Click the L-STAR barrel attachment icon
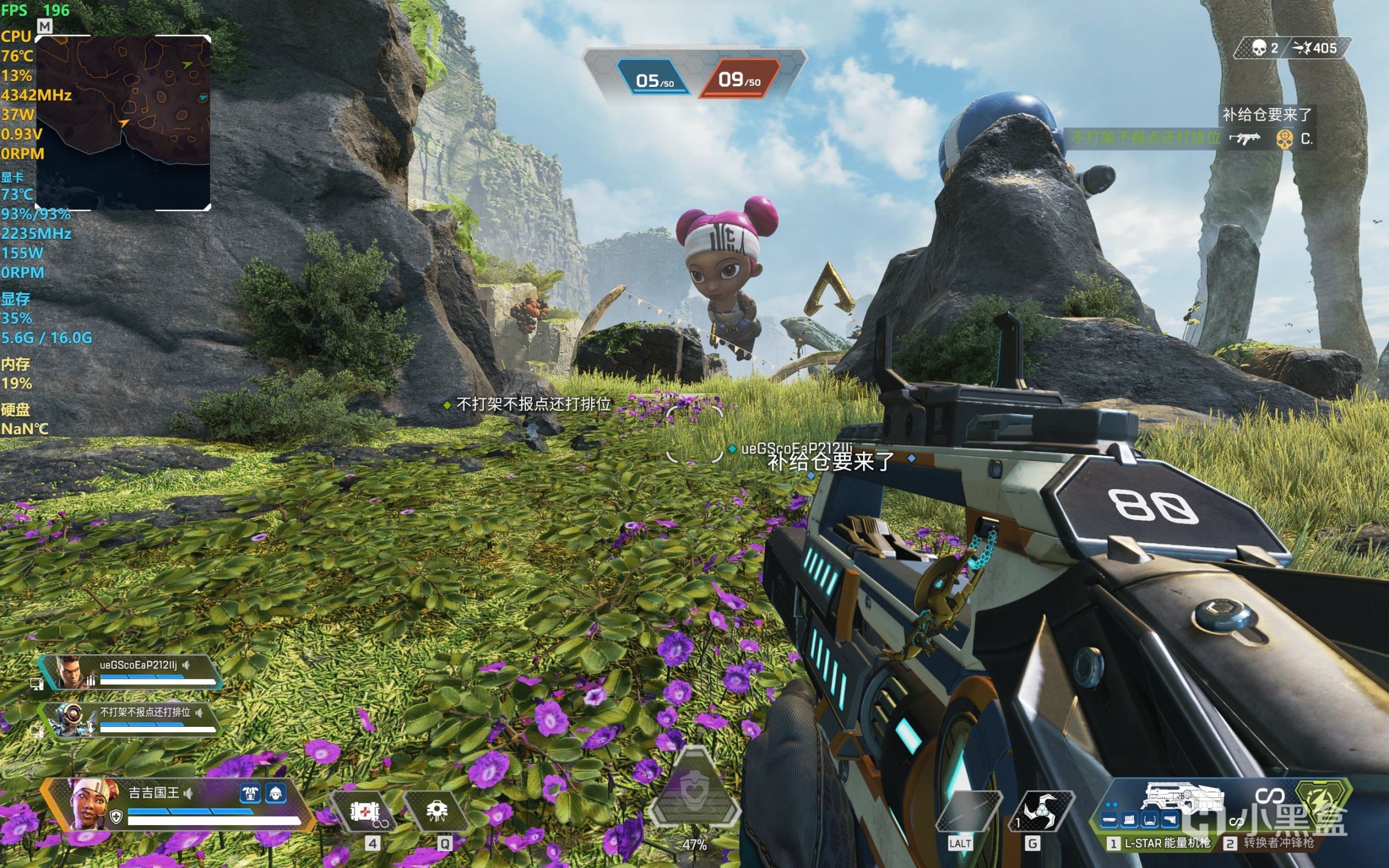1389x868 pixels. click(1110, 820)
